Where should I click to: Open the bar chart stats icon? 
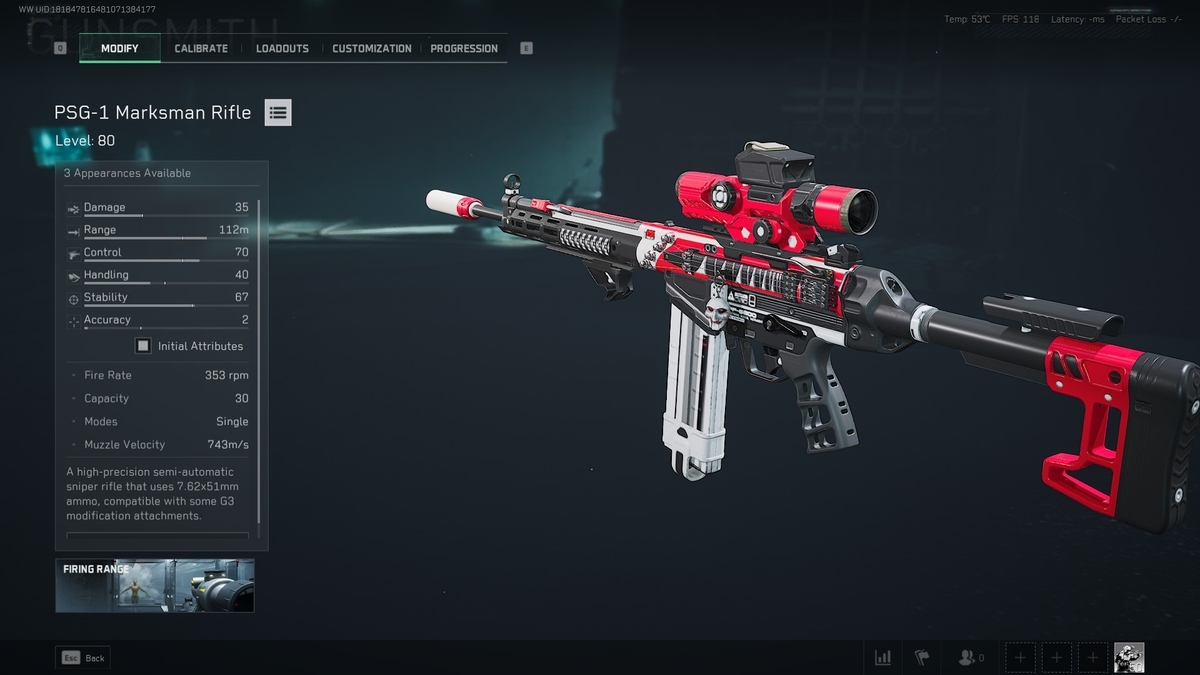tap(883, 657)
